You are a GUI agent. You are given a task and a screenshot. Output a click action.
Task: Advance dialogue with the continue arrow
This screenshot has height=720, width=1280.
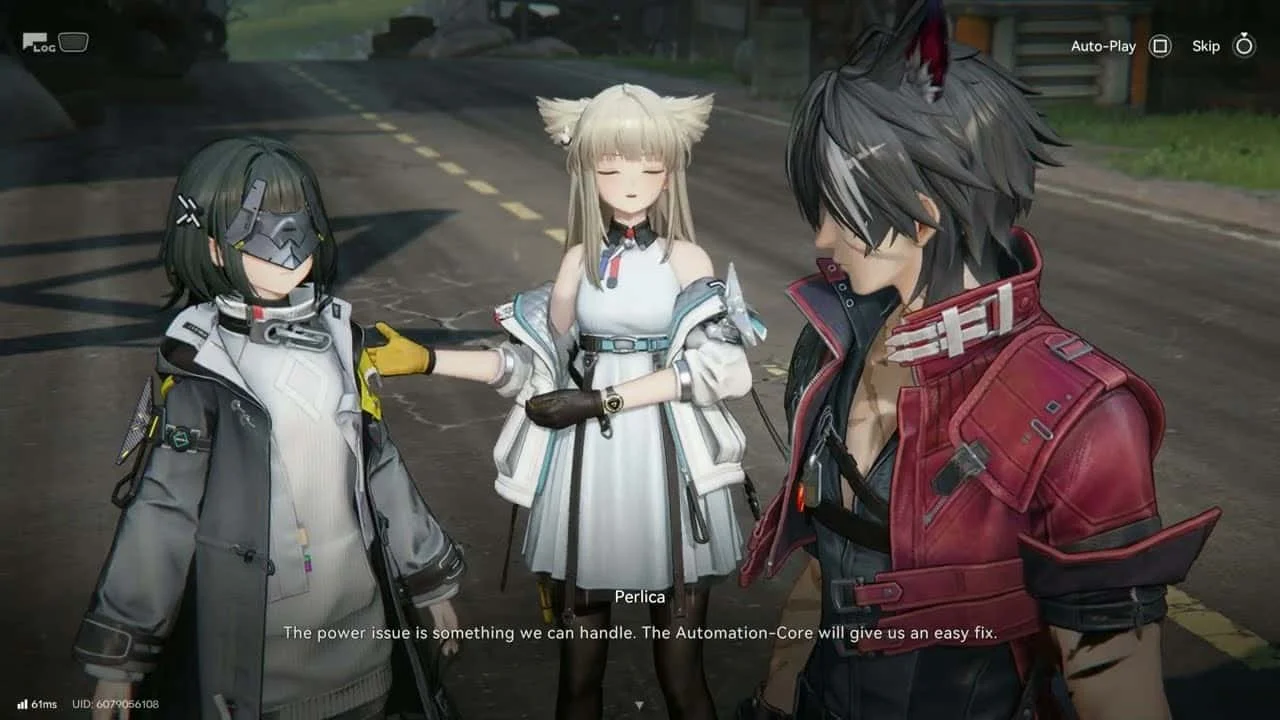[639, 705]
